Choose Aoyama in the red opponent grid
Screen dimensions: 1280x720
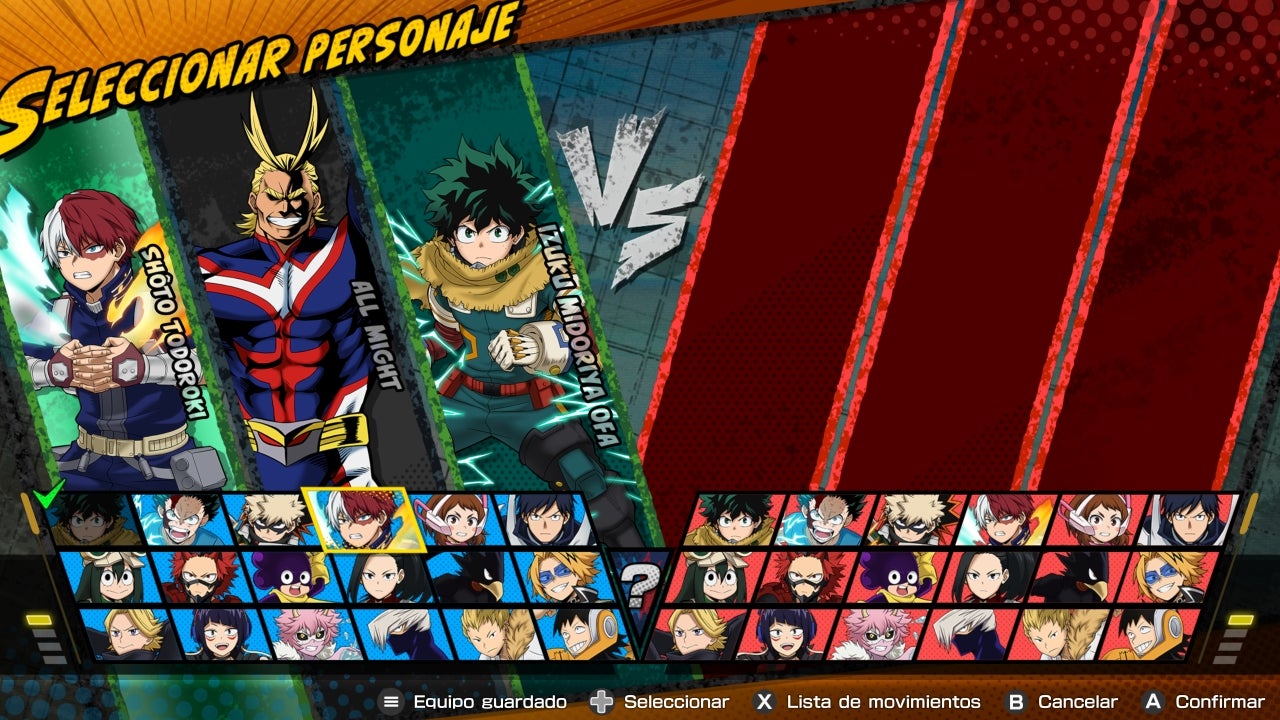click(690, 634)
